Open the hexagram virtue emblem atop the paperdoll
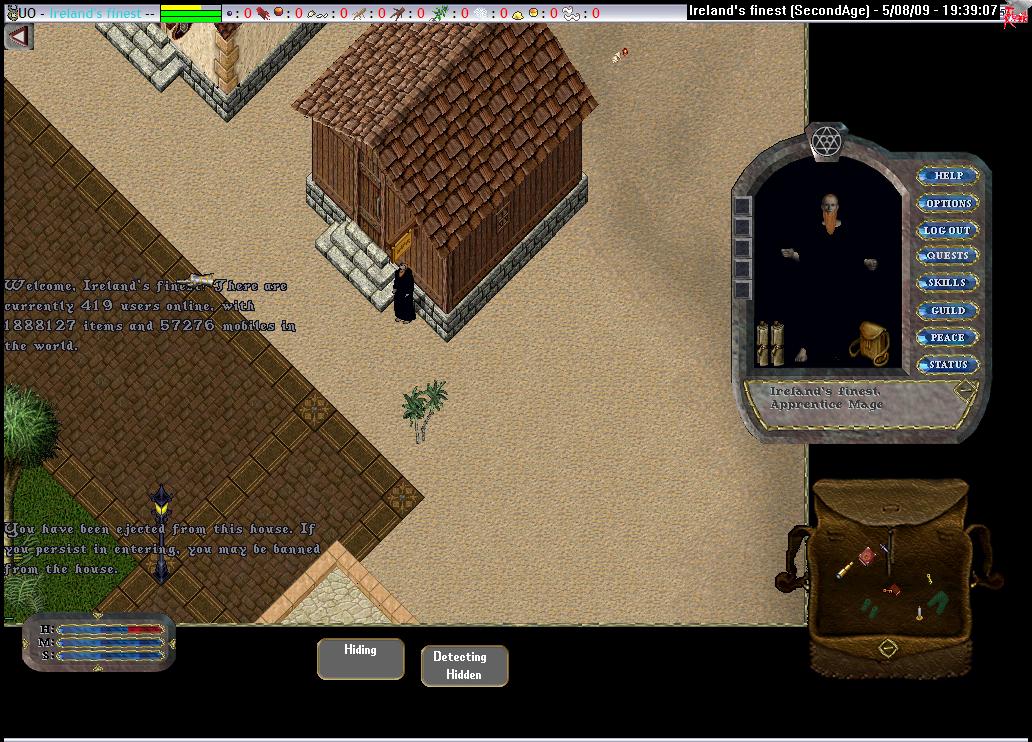Viewport: 1032px width, 742px height. point(827,140)
